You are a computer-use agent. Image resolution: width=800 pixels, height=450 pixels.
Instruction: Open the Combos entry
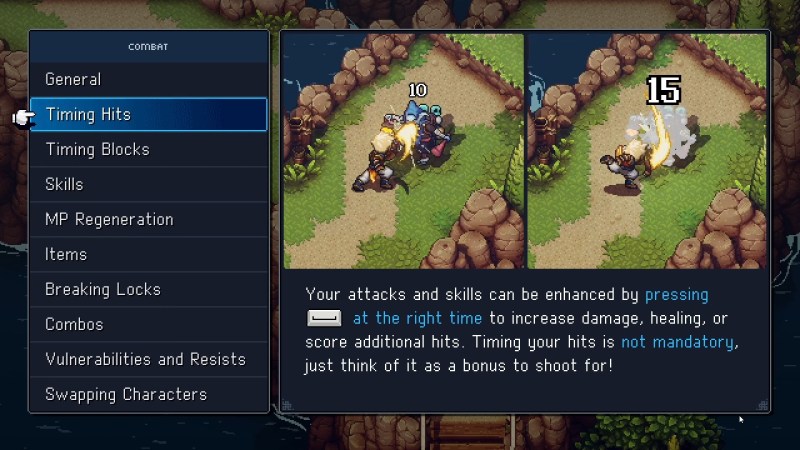148,325
